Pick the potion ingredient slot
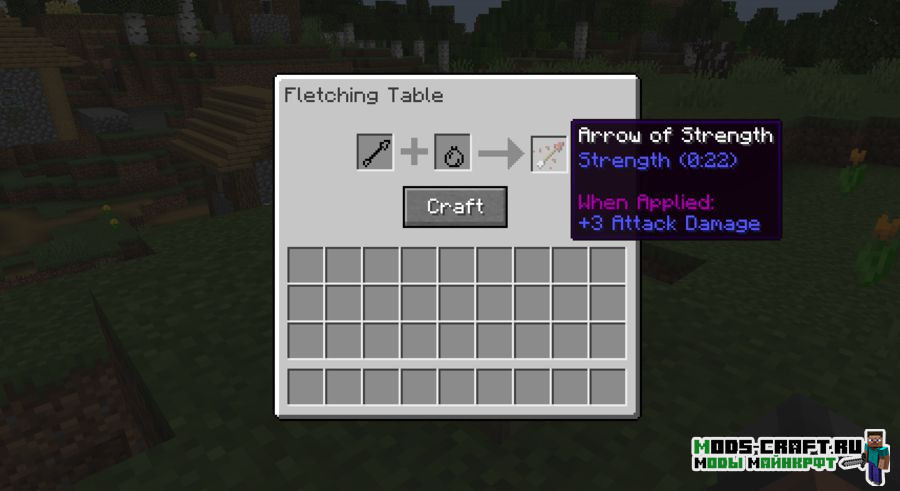 pyautogui.click(x=452, y=153)
